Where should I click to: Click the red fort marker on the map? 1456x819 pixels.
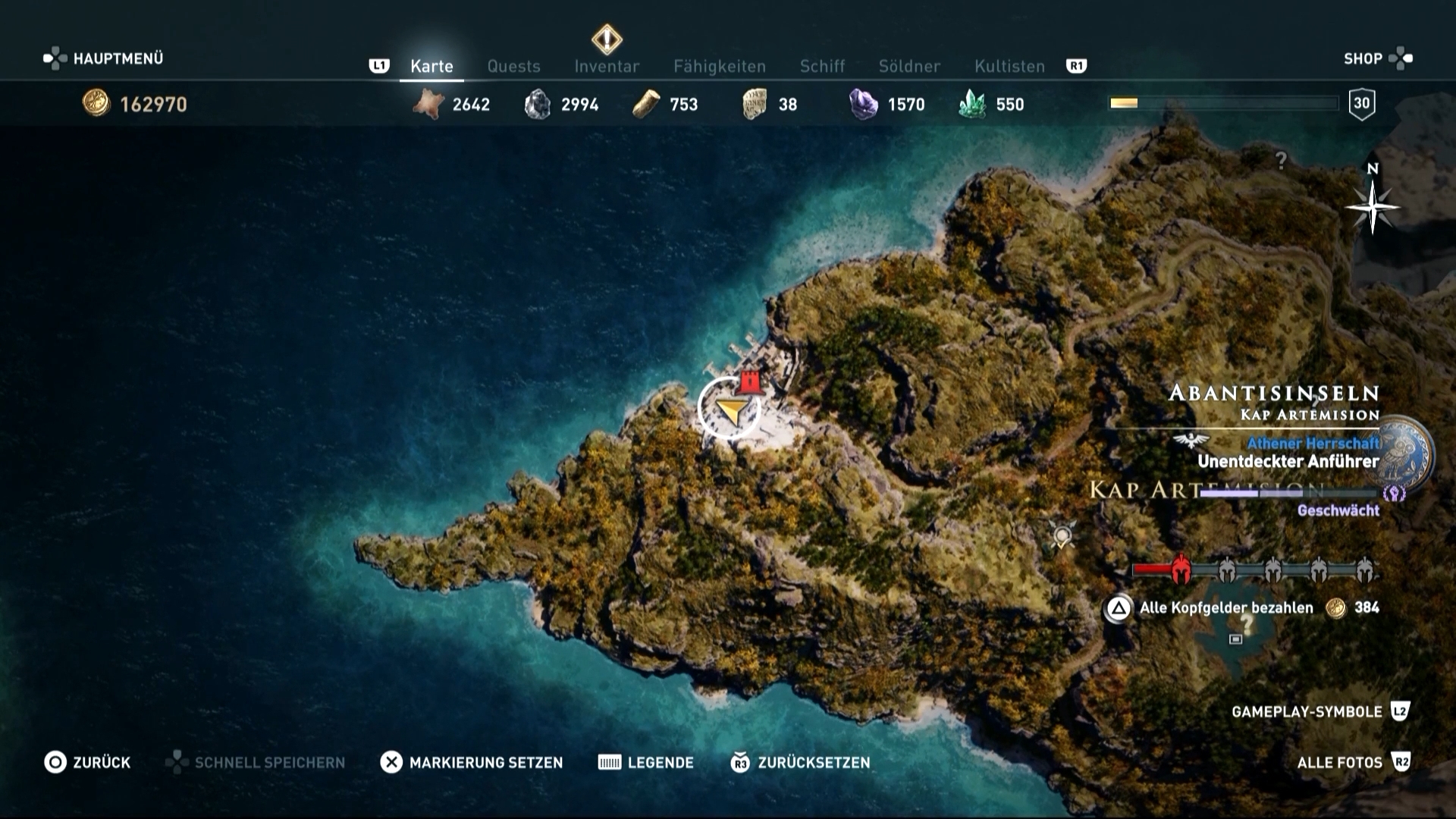point(750,381)
